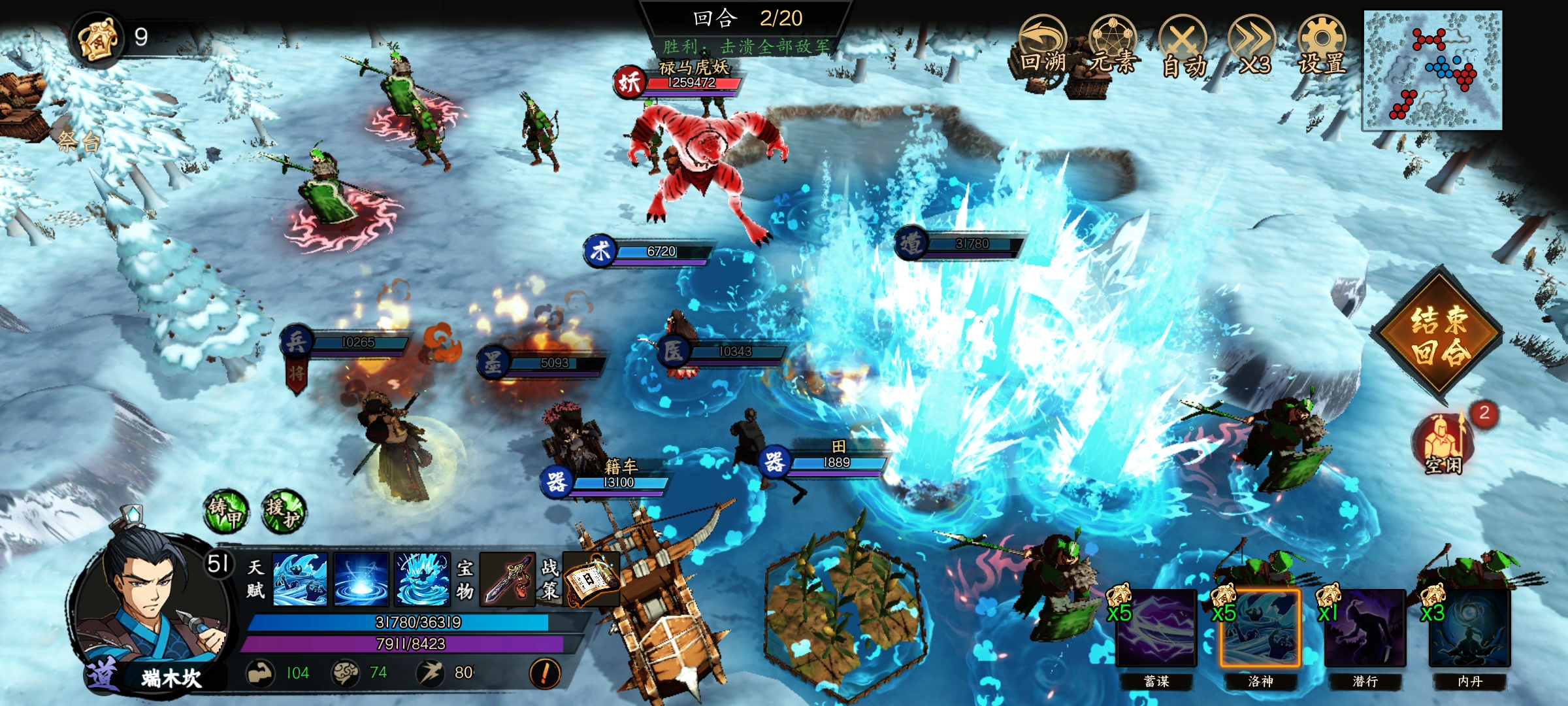Select the ocean wave talent icon
The height and width of the screenshot is (706, 1568).
(x=300, y=579)
